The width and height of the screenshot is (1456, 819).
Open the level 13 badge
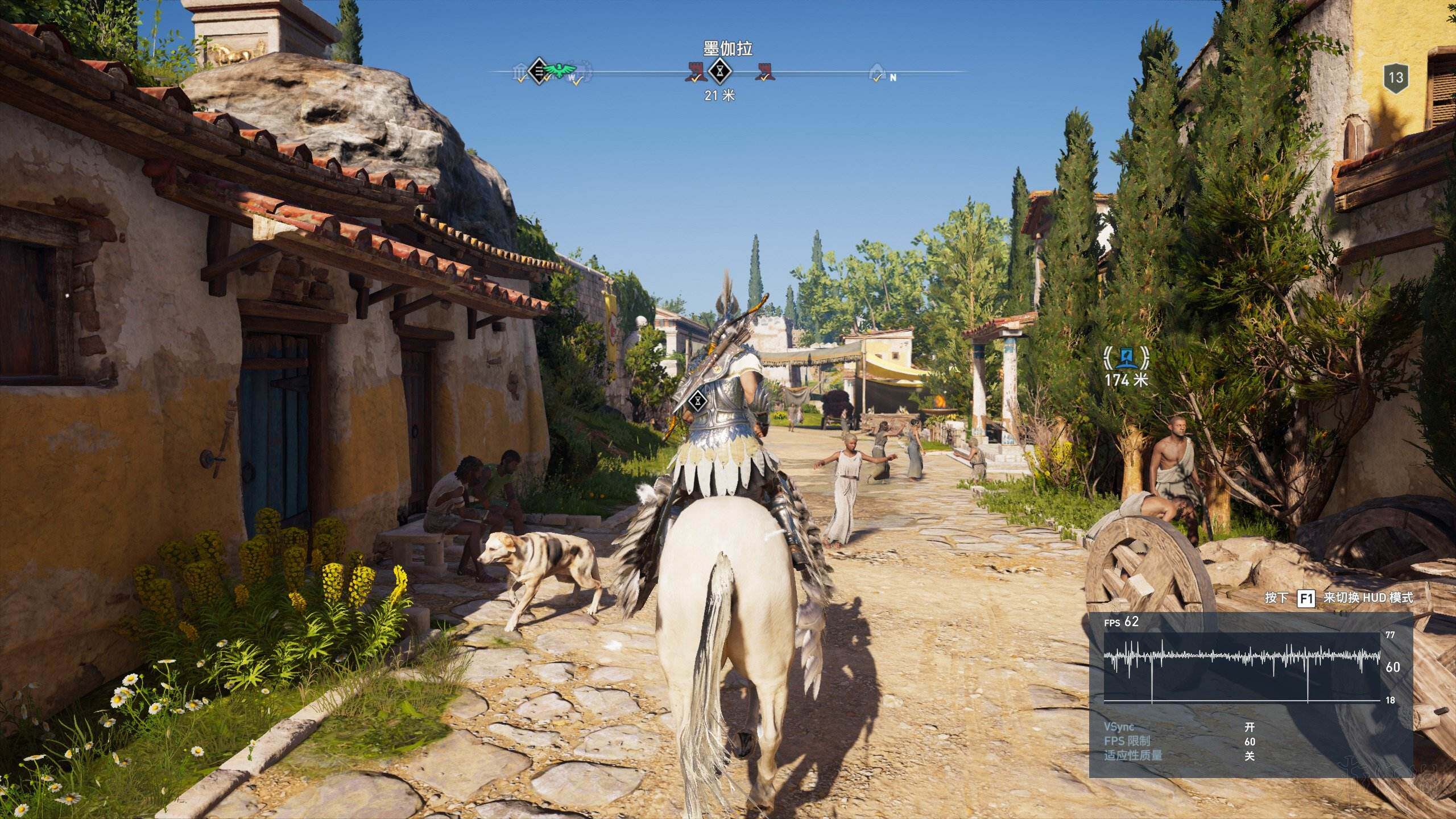(x=1396, y=77)
